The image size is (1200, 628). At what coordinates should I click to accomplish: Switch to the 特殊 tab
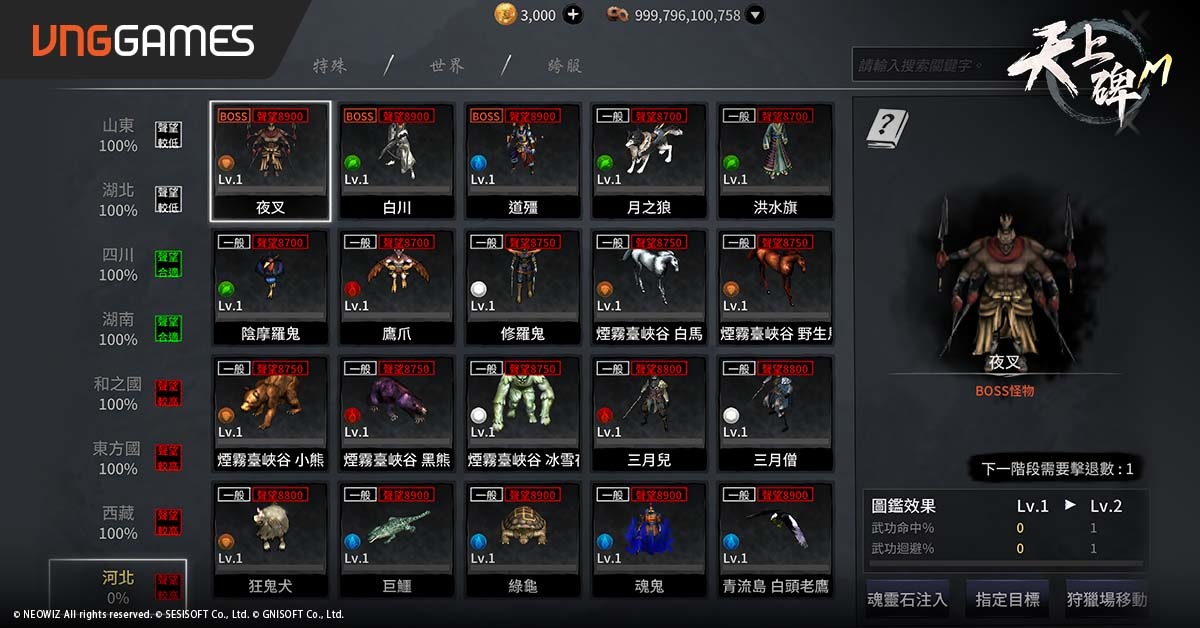[x=330, y=66]
